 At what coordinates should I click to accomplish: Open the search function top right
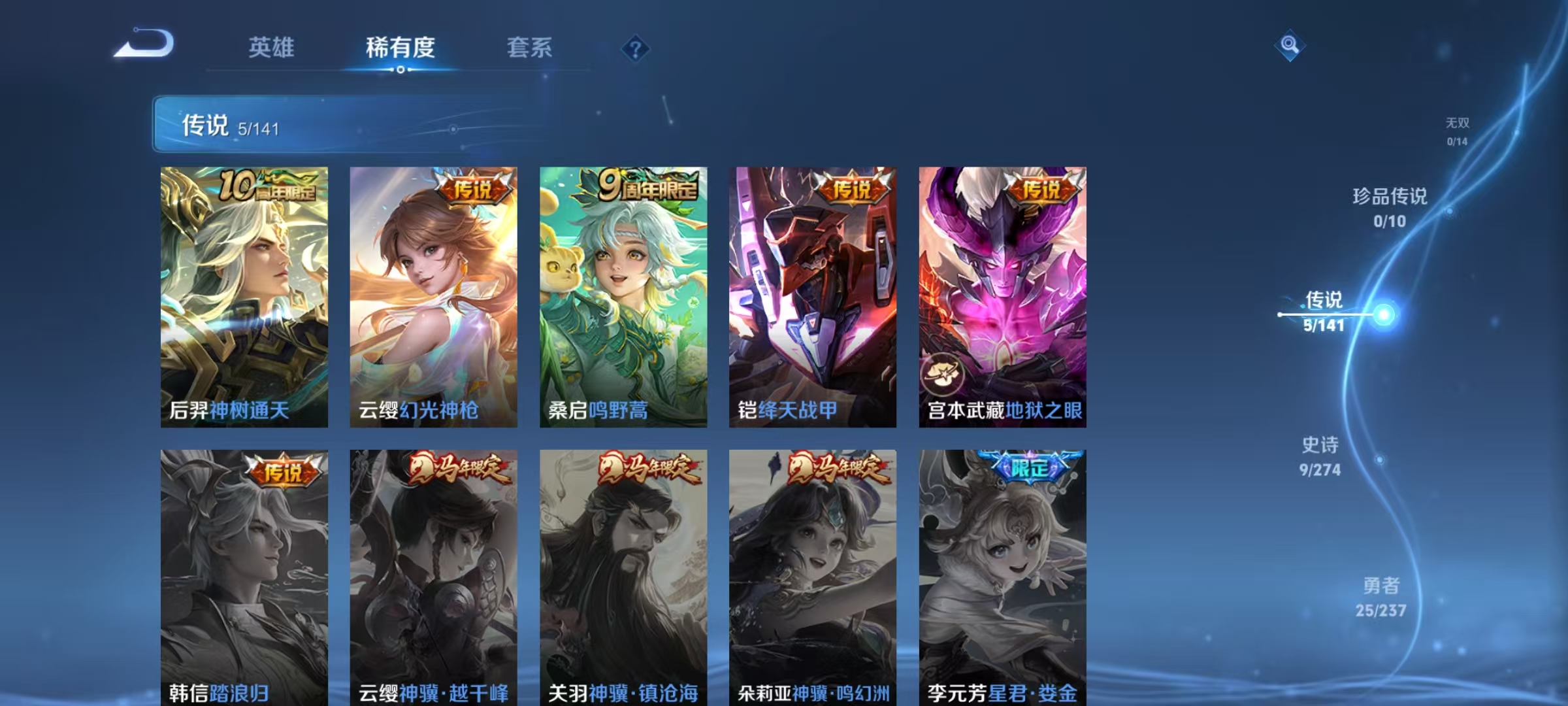pyautogui.click(x=1290, y=45)
